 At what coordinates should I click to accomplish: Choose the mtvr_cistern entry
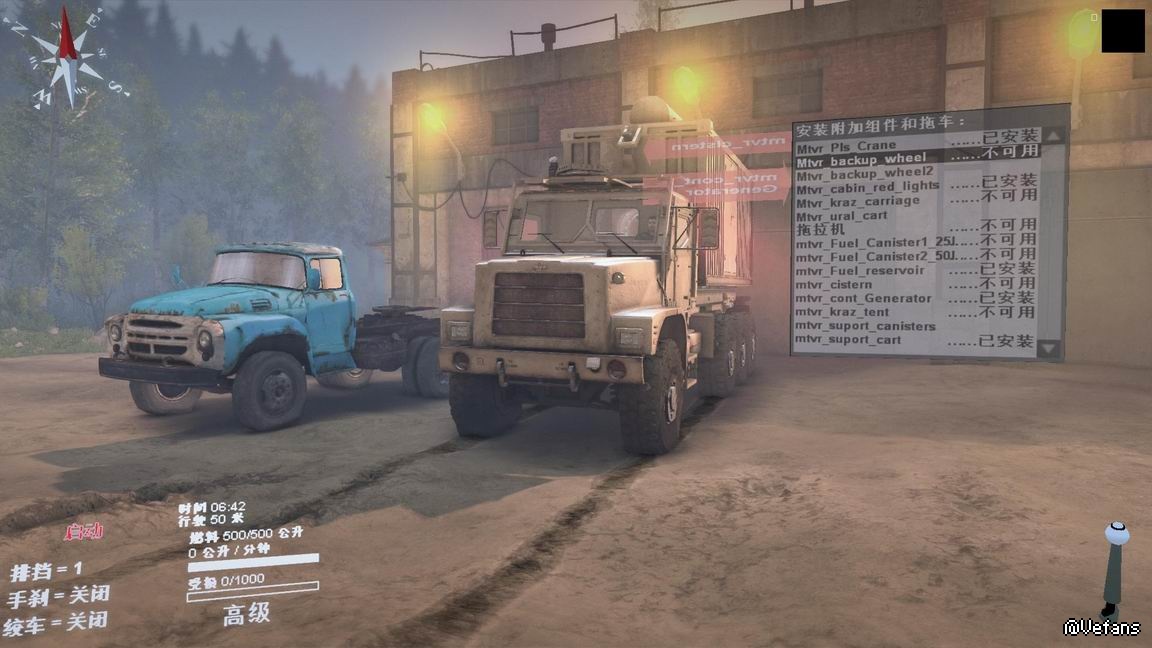click(x=915, y=284)
